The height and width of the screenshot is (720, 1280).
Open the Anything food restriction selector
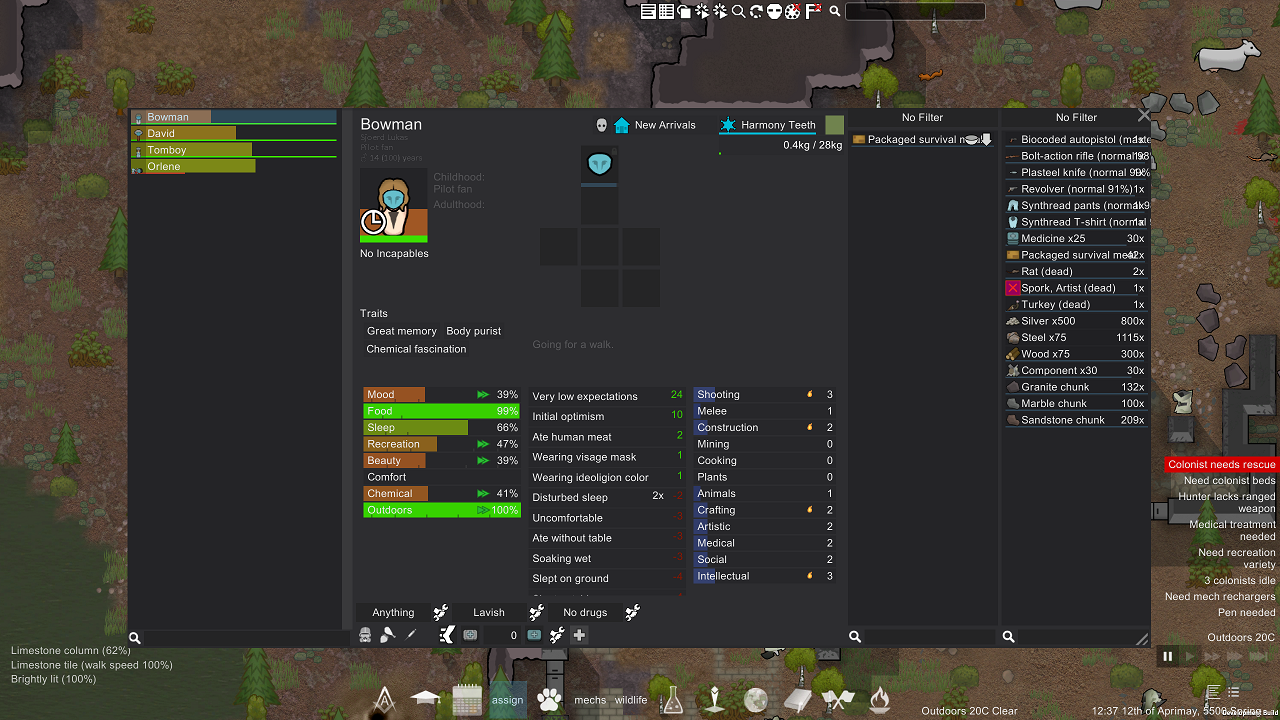point(392,611)
